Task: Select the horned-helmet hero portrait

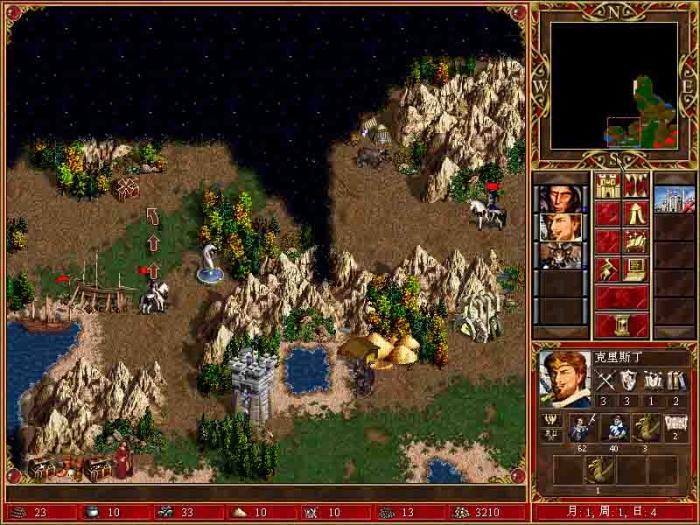Action: click(560, 255)
